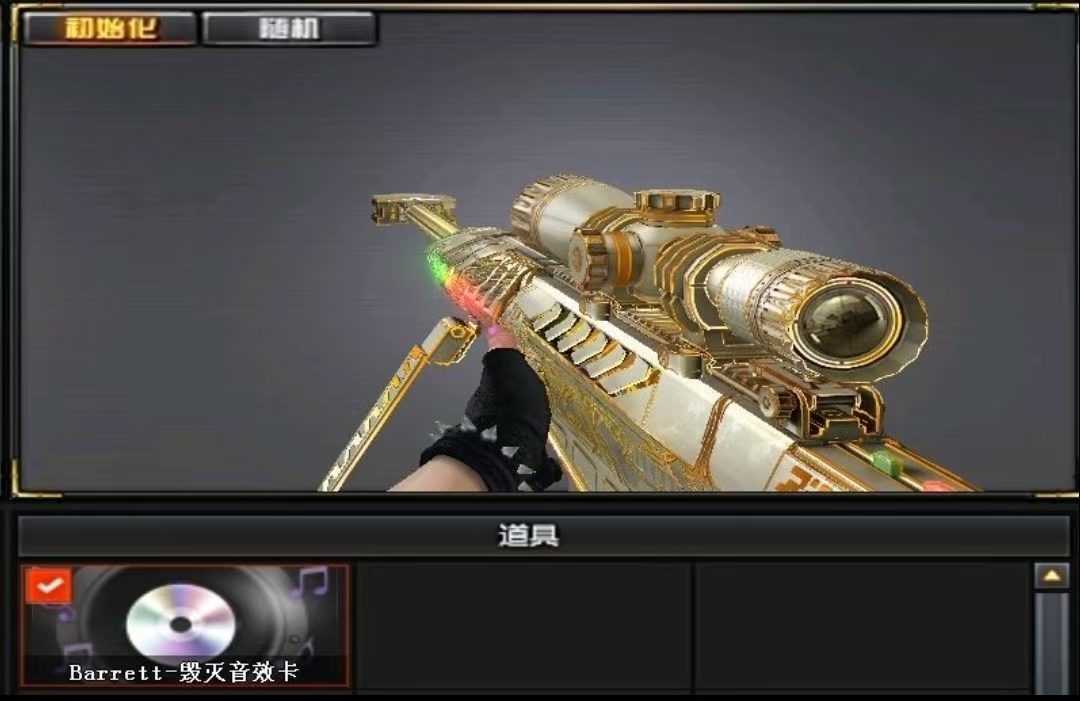Image resolution: width=1080 pixels, height=701 pixels.
Task: Toggle the red checkmark on the sound card
Action: [47, 586]
